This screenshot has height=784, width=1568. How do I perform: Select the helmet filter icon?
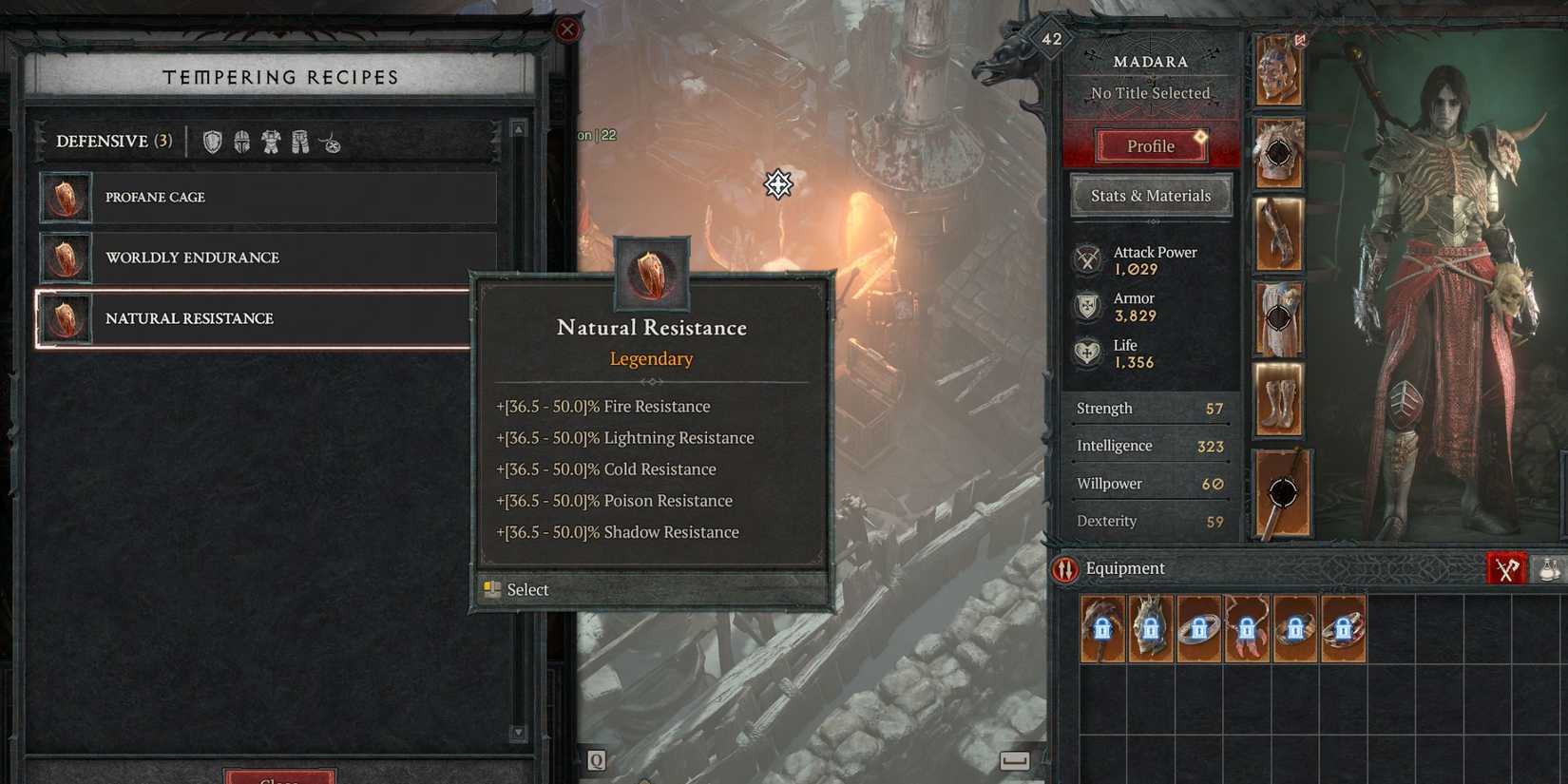(240, 141)
